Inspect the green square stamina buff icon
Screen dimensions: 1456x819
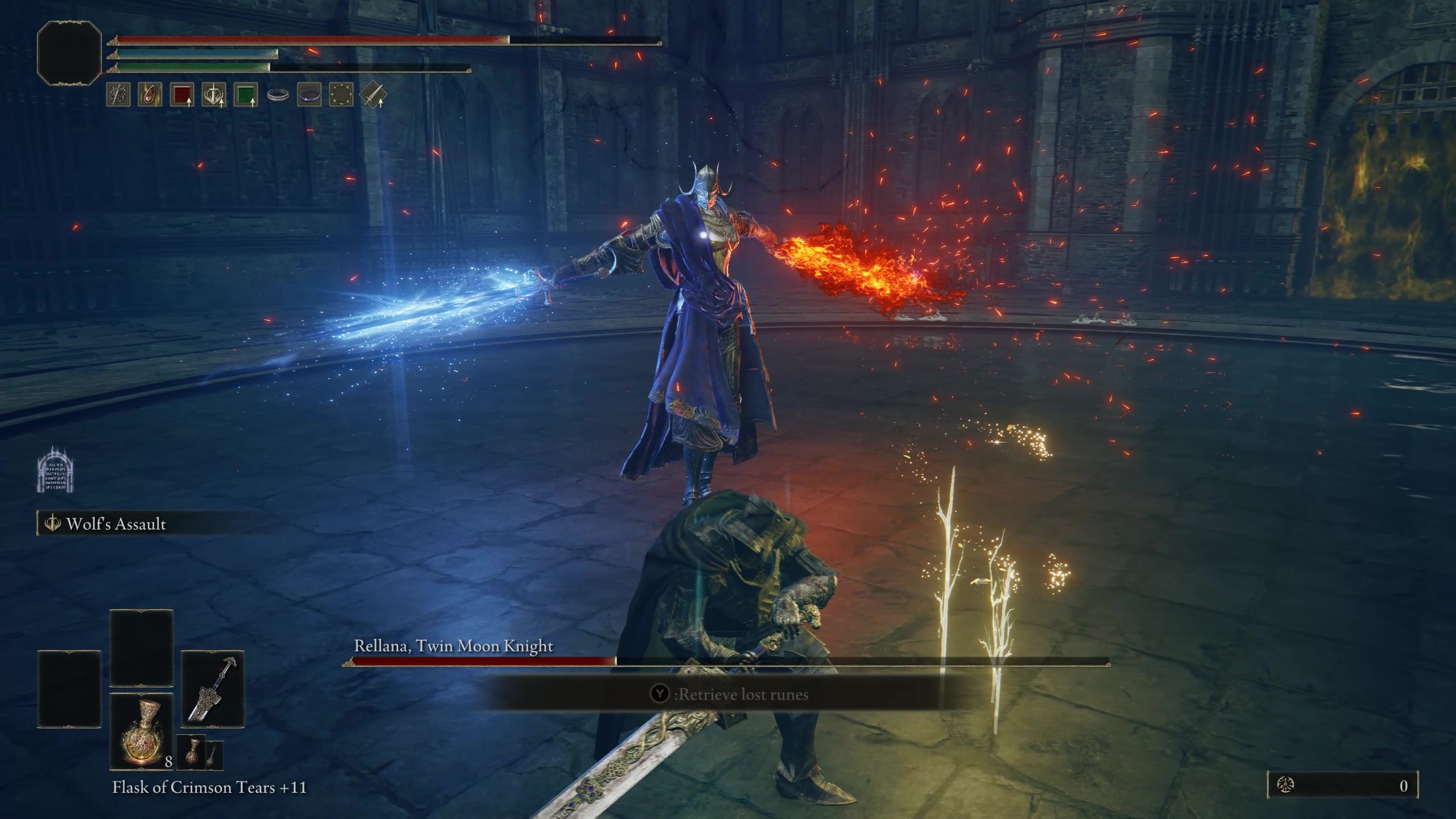(x=245, y=95)
